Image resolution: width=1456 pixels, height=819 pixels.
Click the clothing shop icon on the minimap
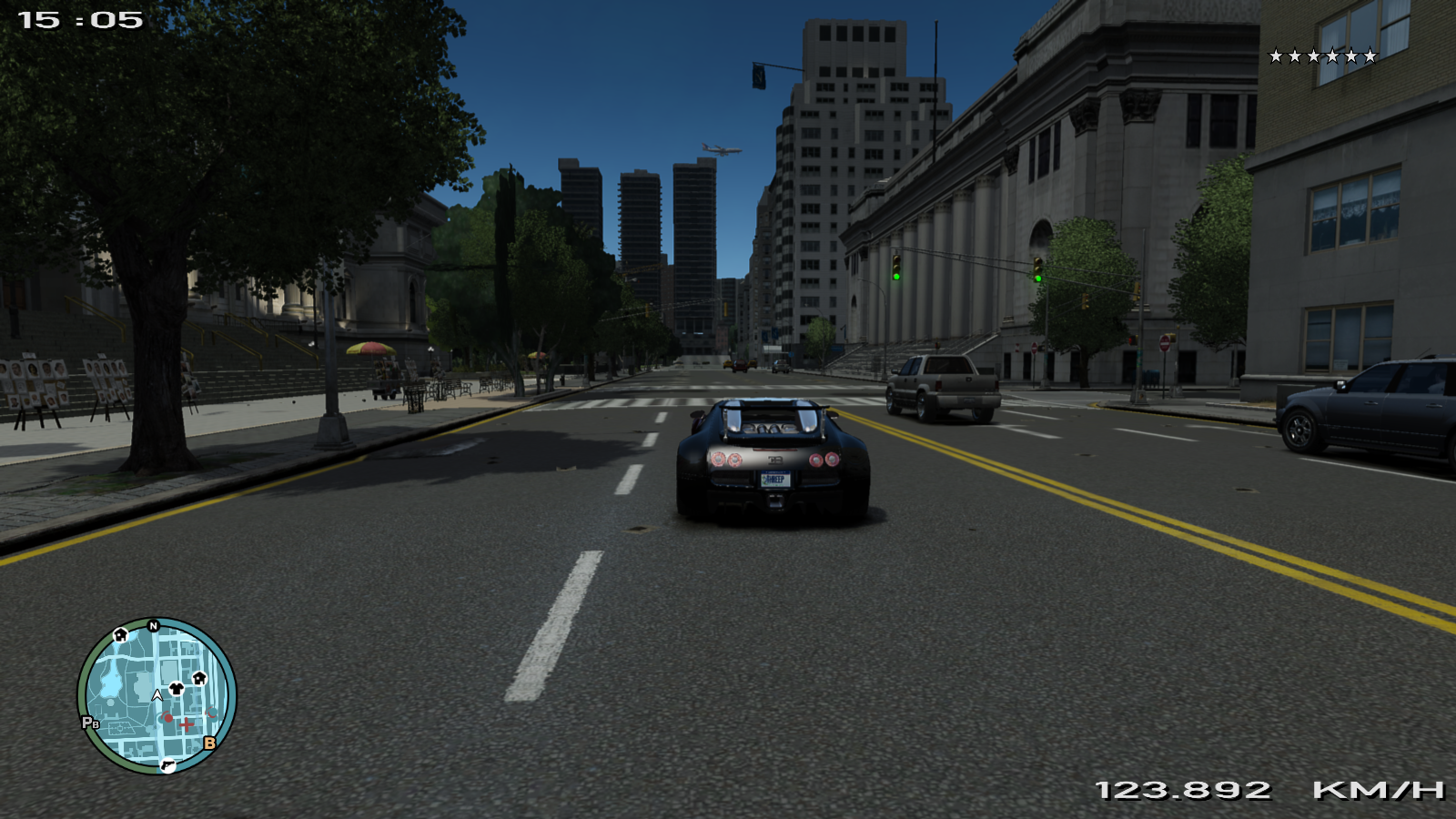point(176,689)
